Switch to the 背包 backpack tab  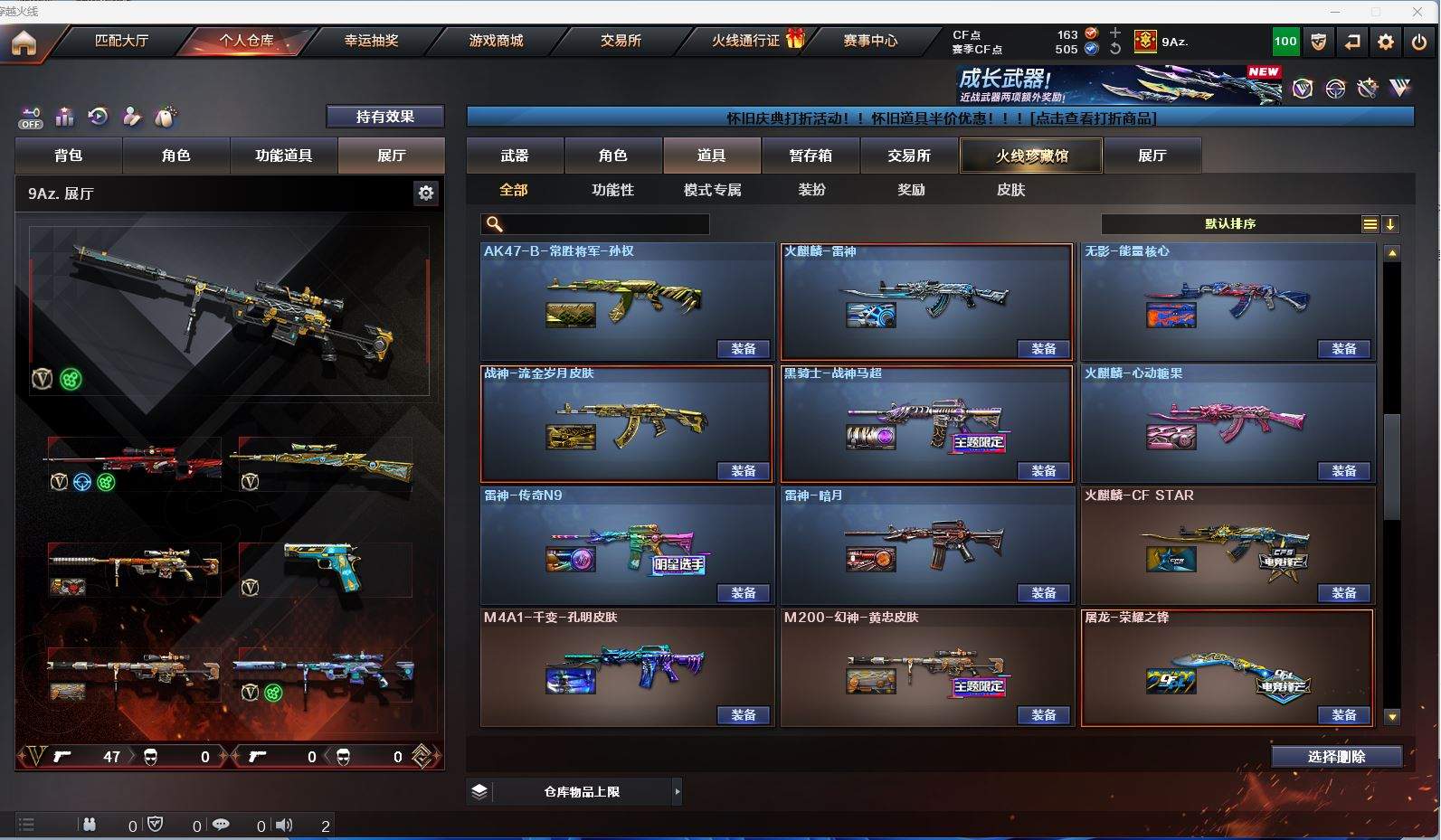tap(69, 156)
